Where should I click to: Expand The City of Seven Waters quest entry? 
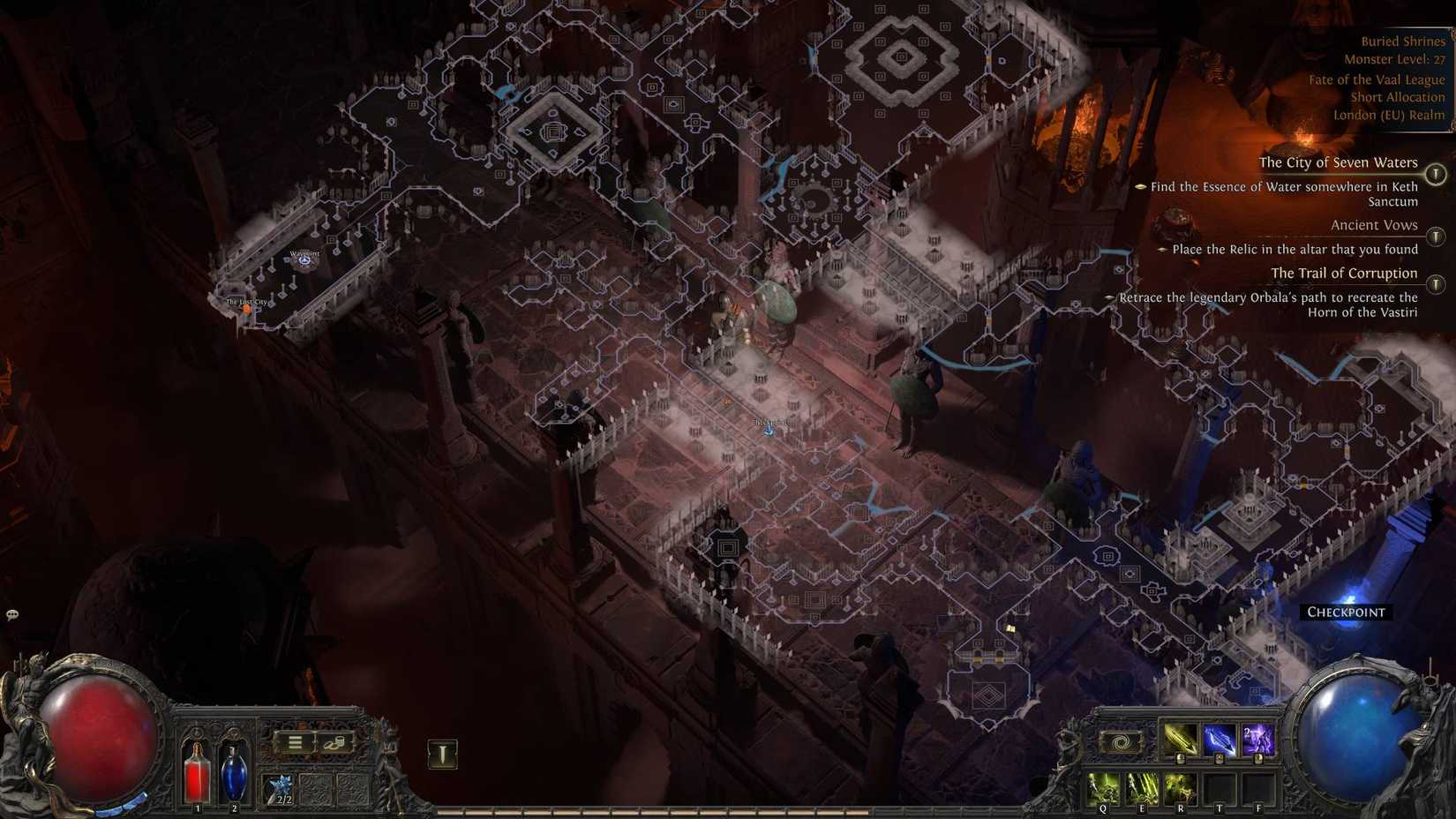[1339, 162]
